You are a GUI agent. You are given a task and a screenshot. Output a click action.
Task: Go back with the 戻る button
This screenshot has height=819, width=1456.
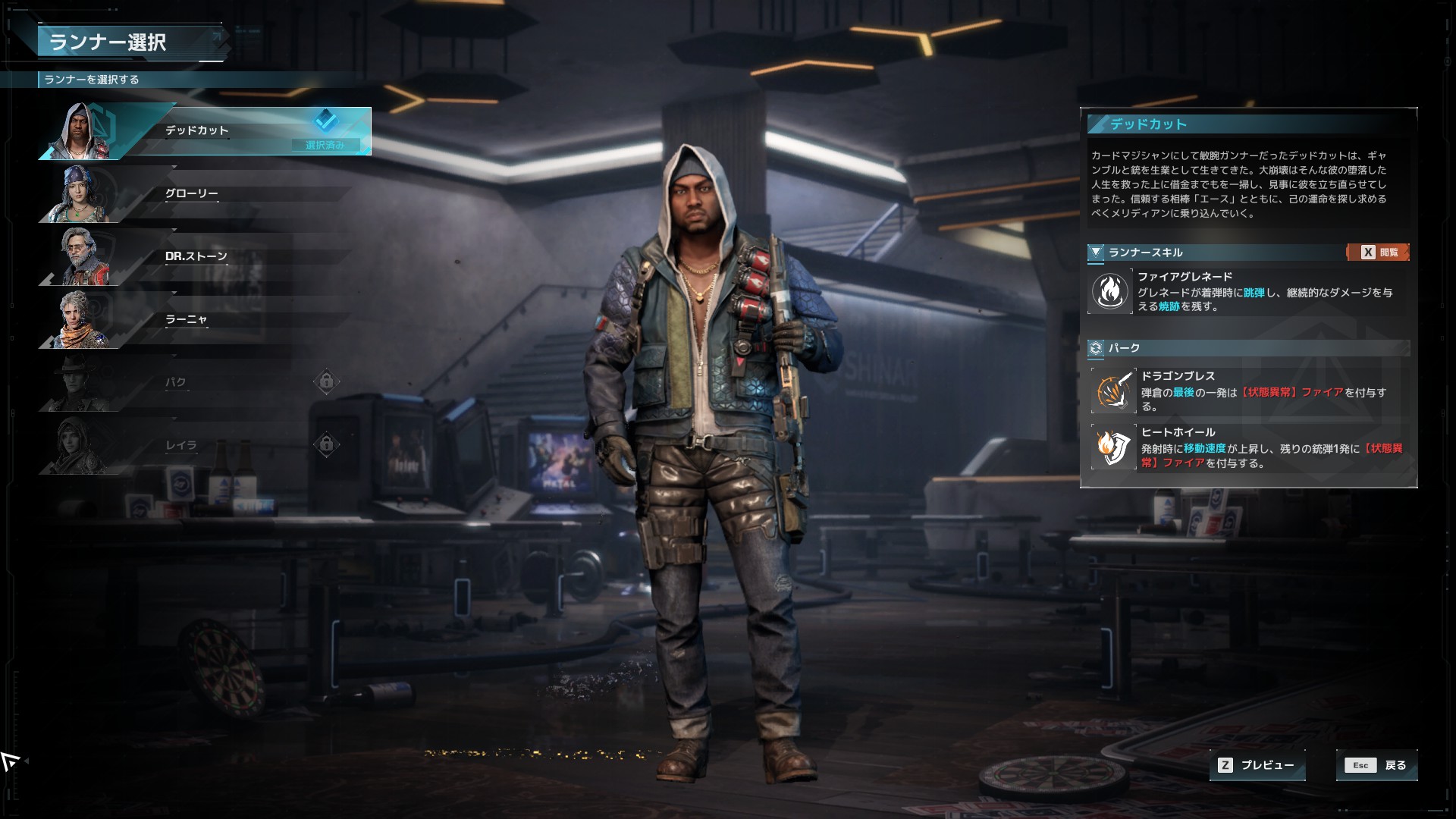[x=1376, y=765]
